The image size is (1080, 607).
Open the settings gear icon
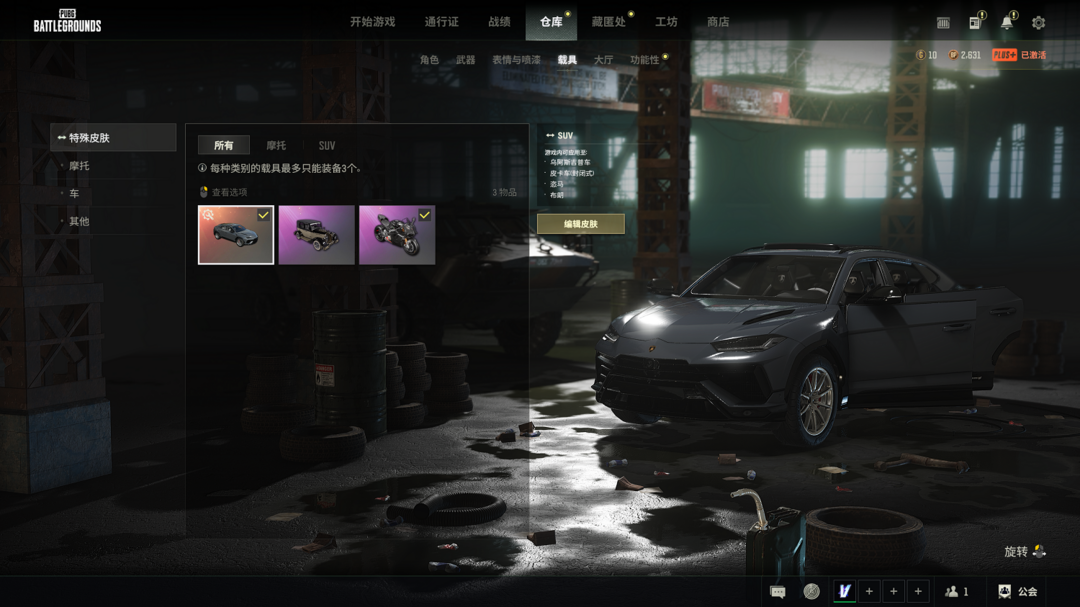coord(1038,22)
